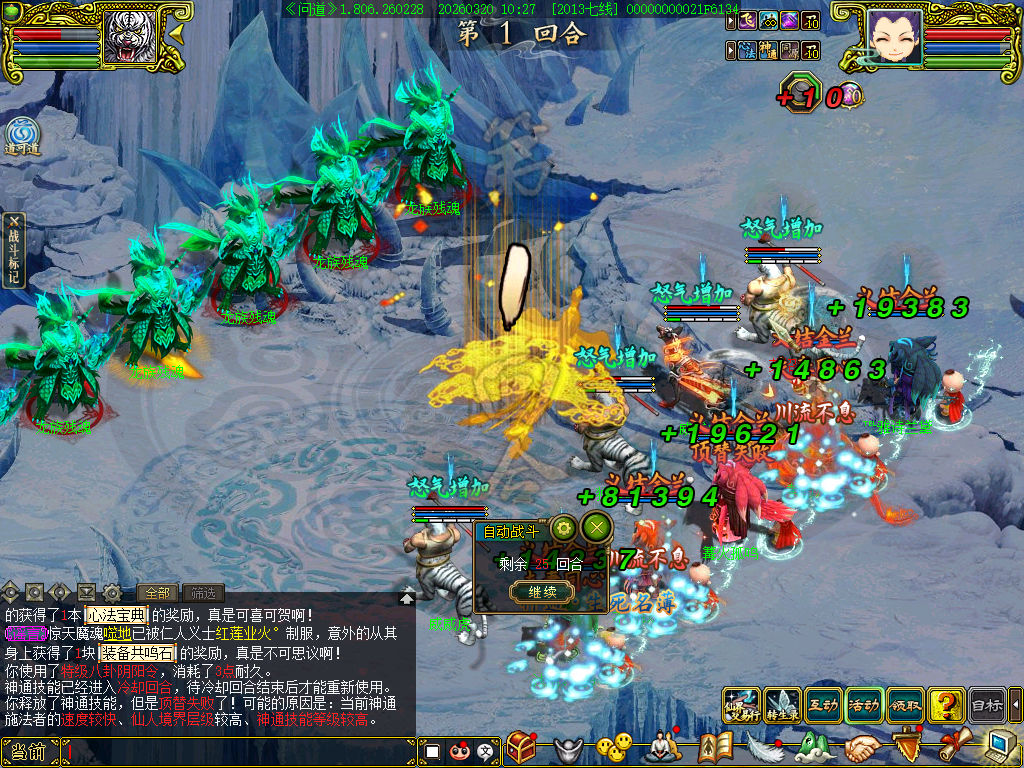The image size is (1024, 768).
Task: Open auto-battle gear settings
Action: 564,528
